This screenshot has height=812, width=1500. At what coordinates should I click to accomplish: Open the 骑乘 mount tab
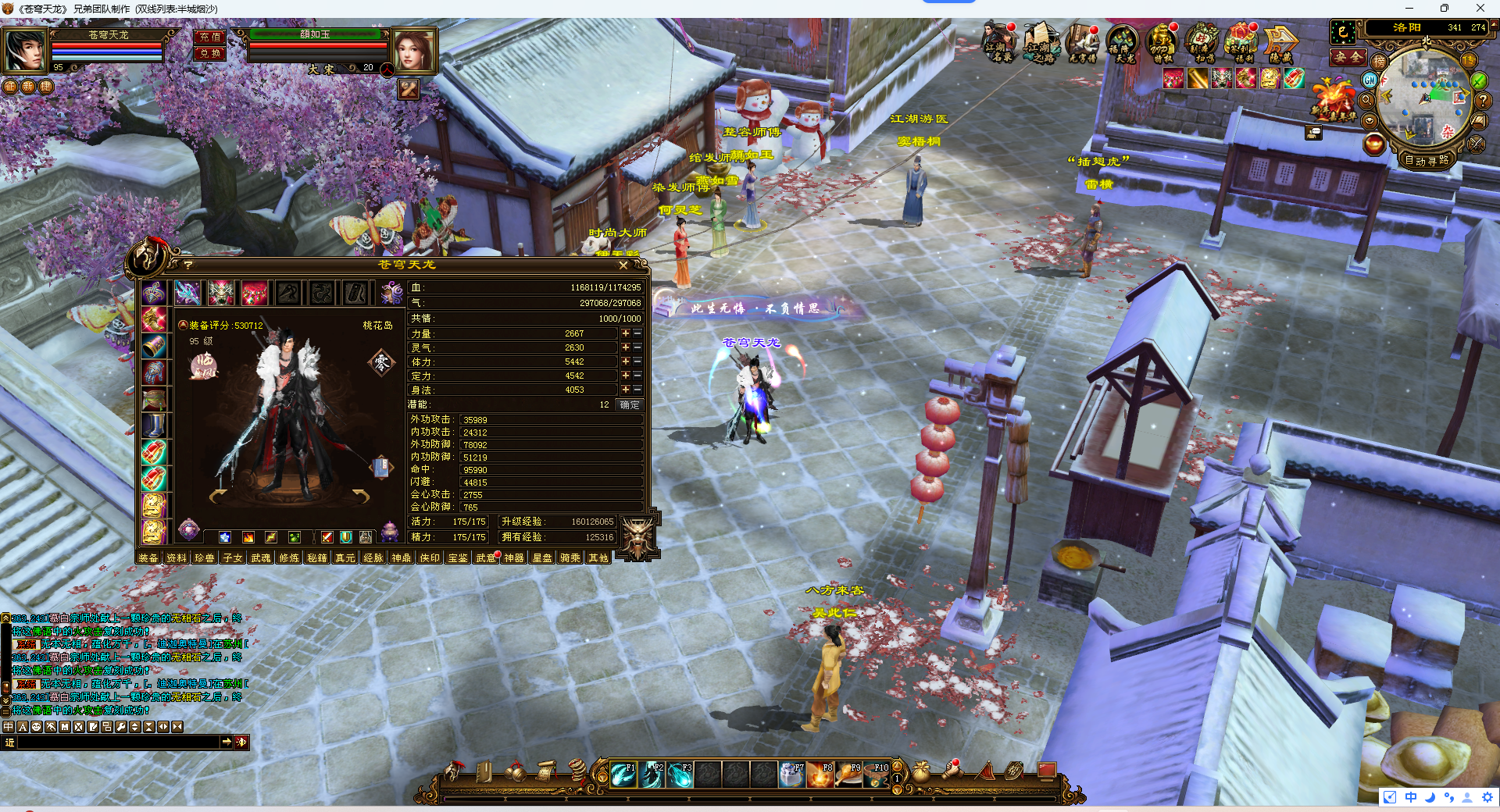point(570,557)
